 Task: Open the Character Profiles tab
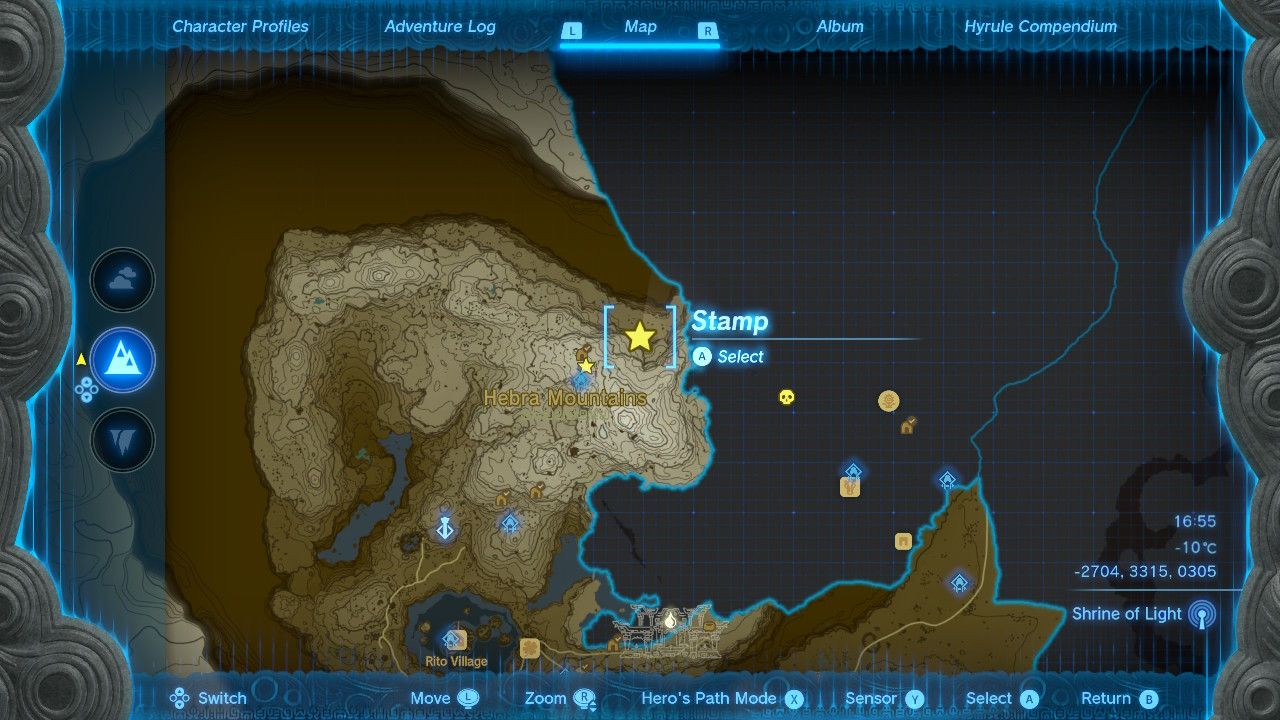pyautogui.click(x=240, y=27)
